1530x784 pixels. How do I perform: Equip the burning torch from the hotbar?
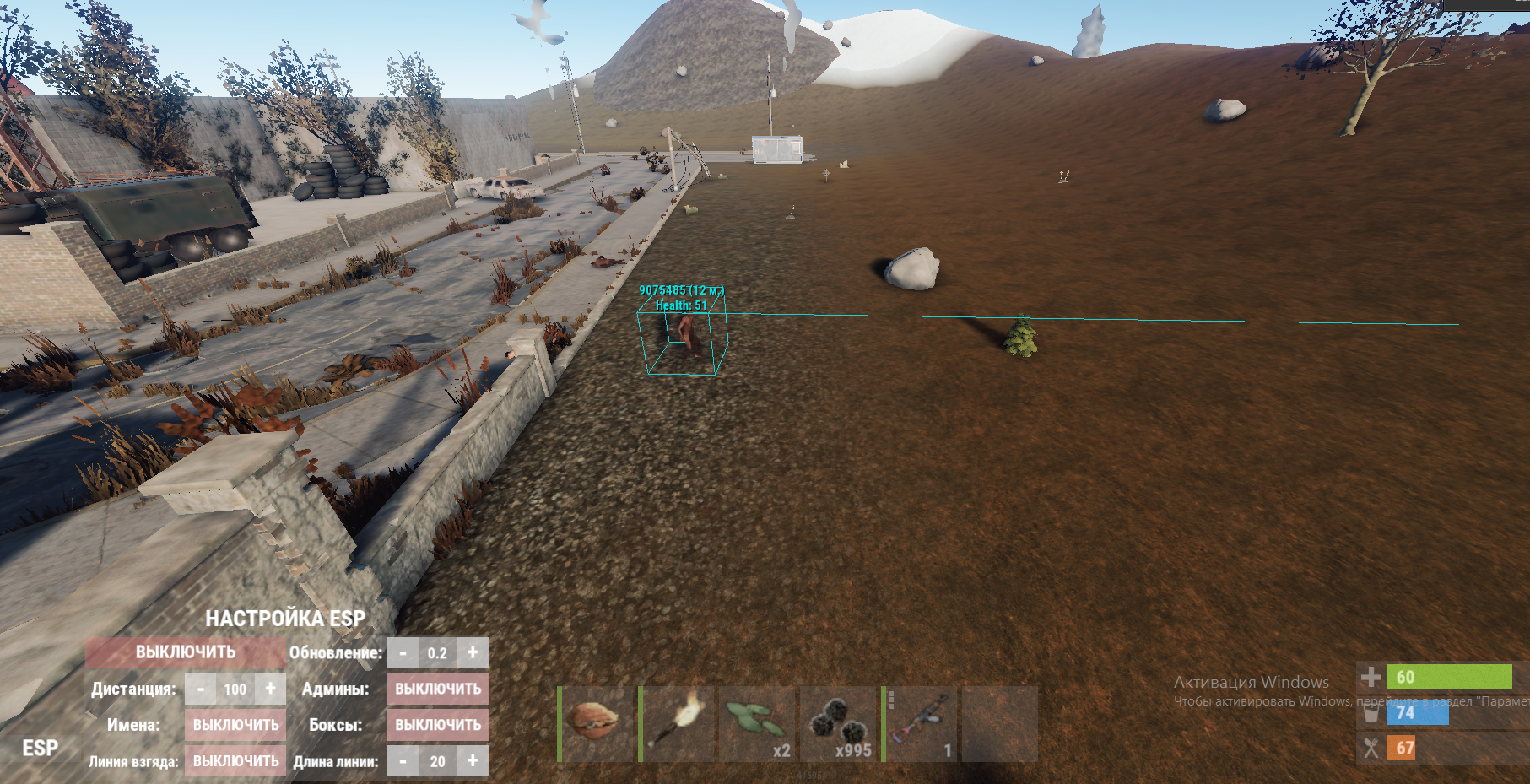click(x=677, y=724)
